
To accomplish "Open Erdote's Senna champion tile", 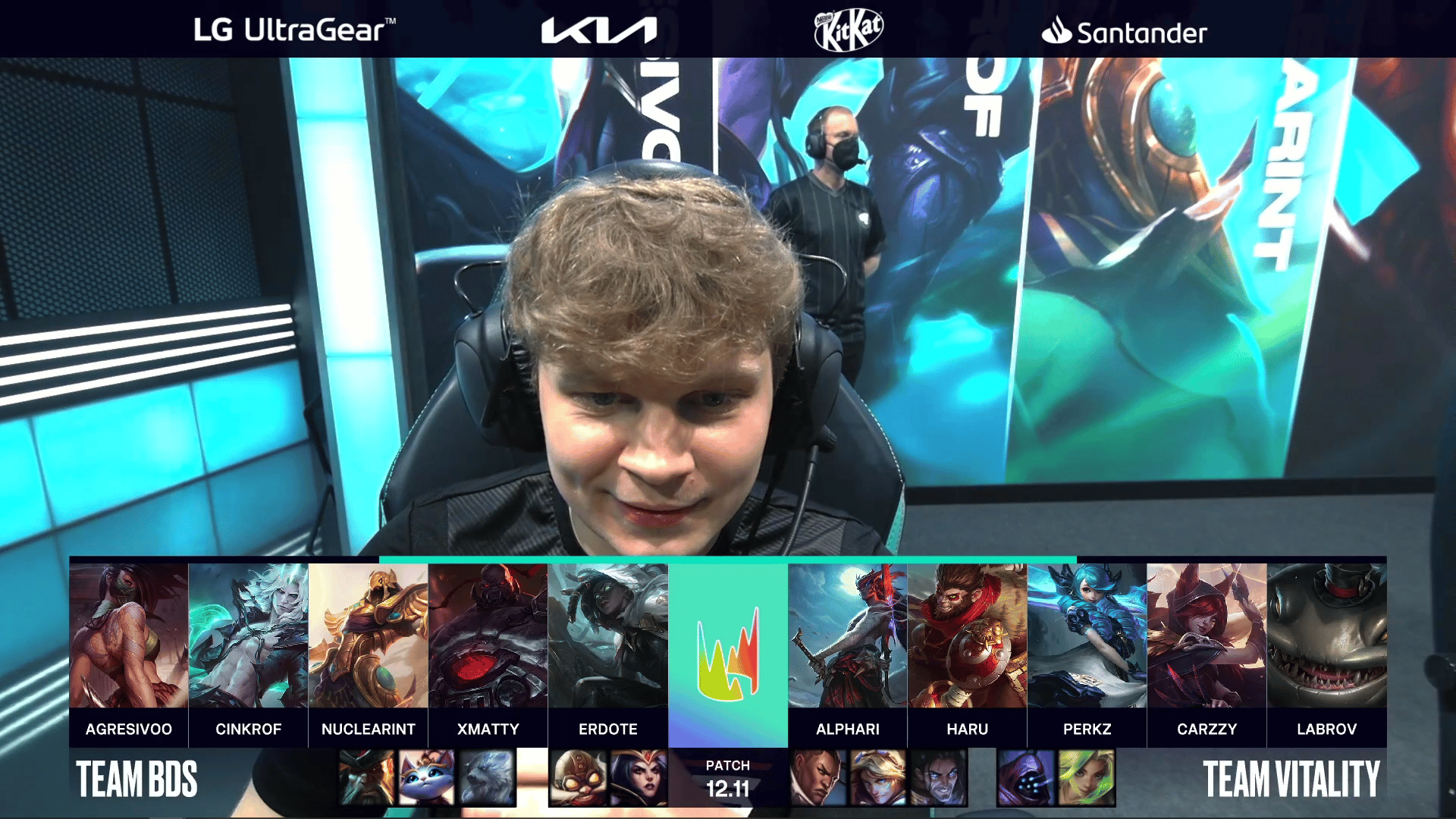I will 608,635.
